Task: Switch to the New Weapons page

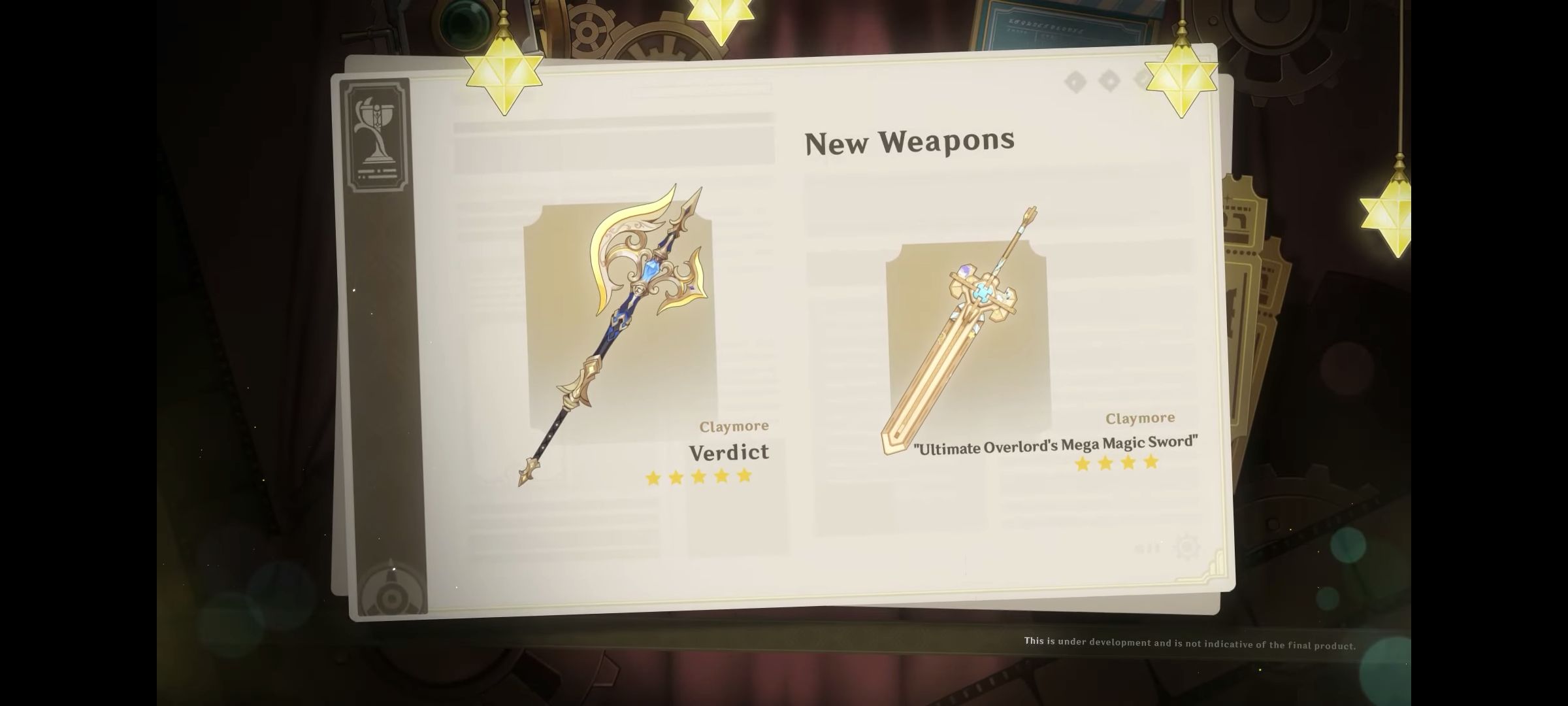Action: coord(910,141)
